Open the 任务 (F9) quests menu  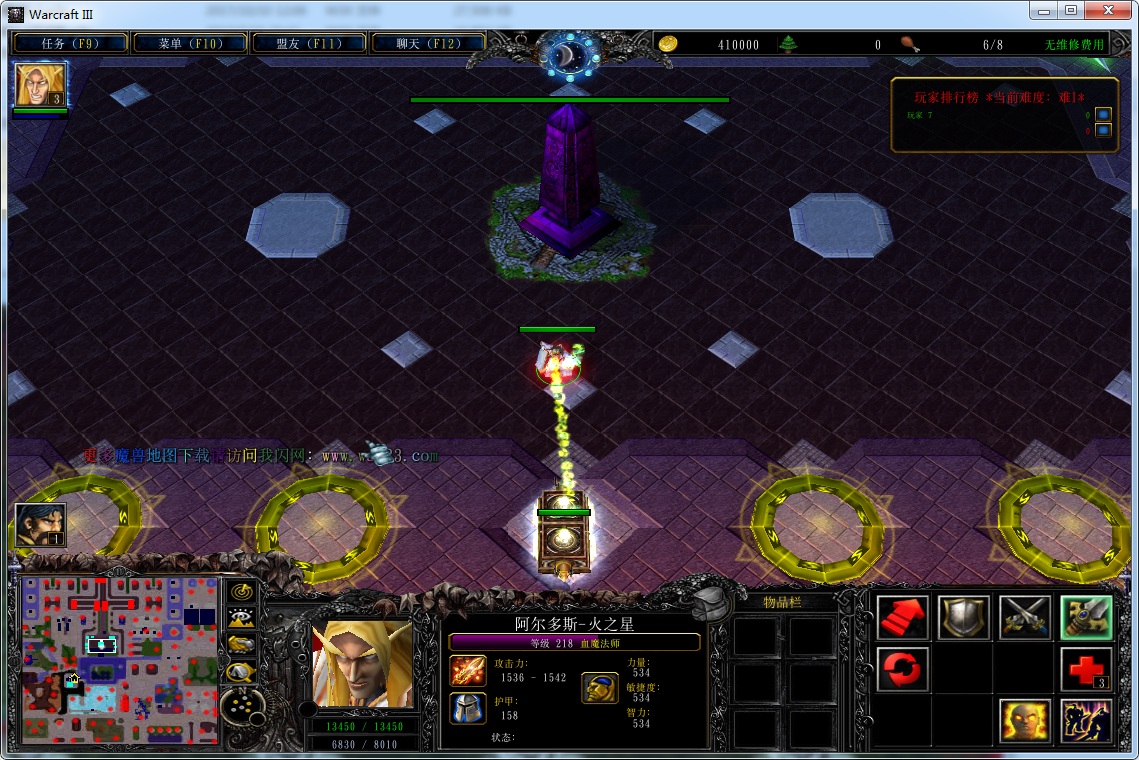coord(70,44)
